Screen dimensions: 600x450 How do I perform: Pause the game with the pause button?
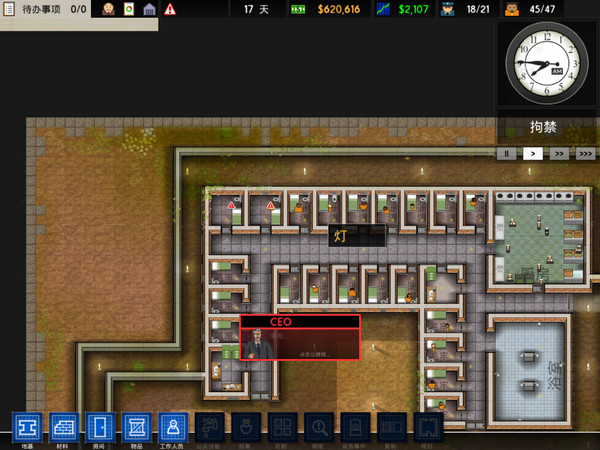(508, 154)
